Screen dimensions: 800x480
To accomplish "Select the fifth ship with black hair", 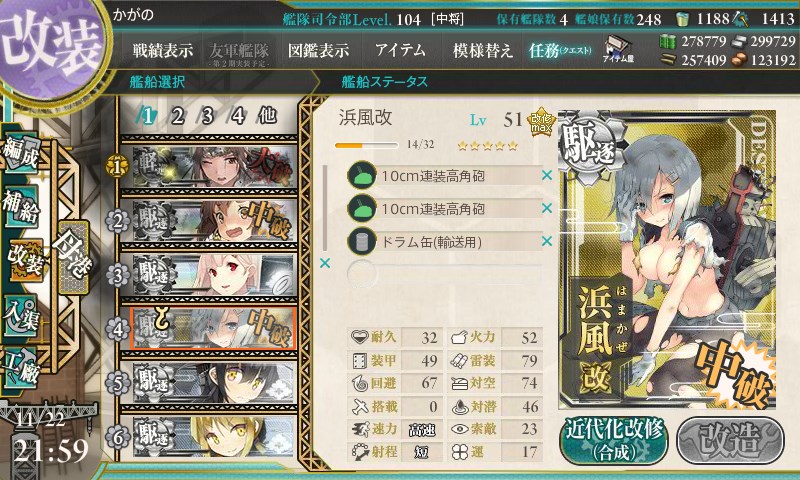I will [x=212, y=381].
